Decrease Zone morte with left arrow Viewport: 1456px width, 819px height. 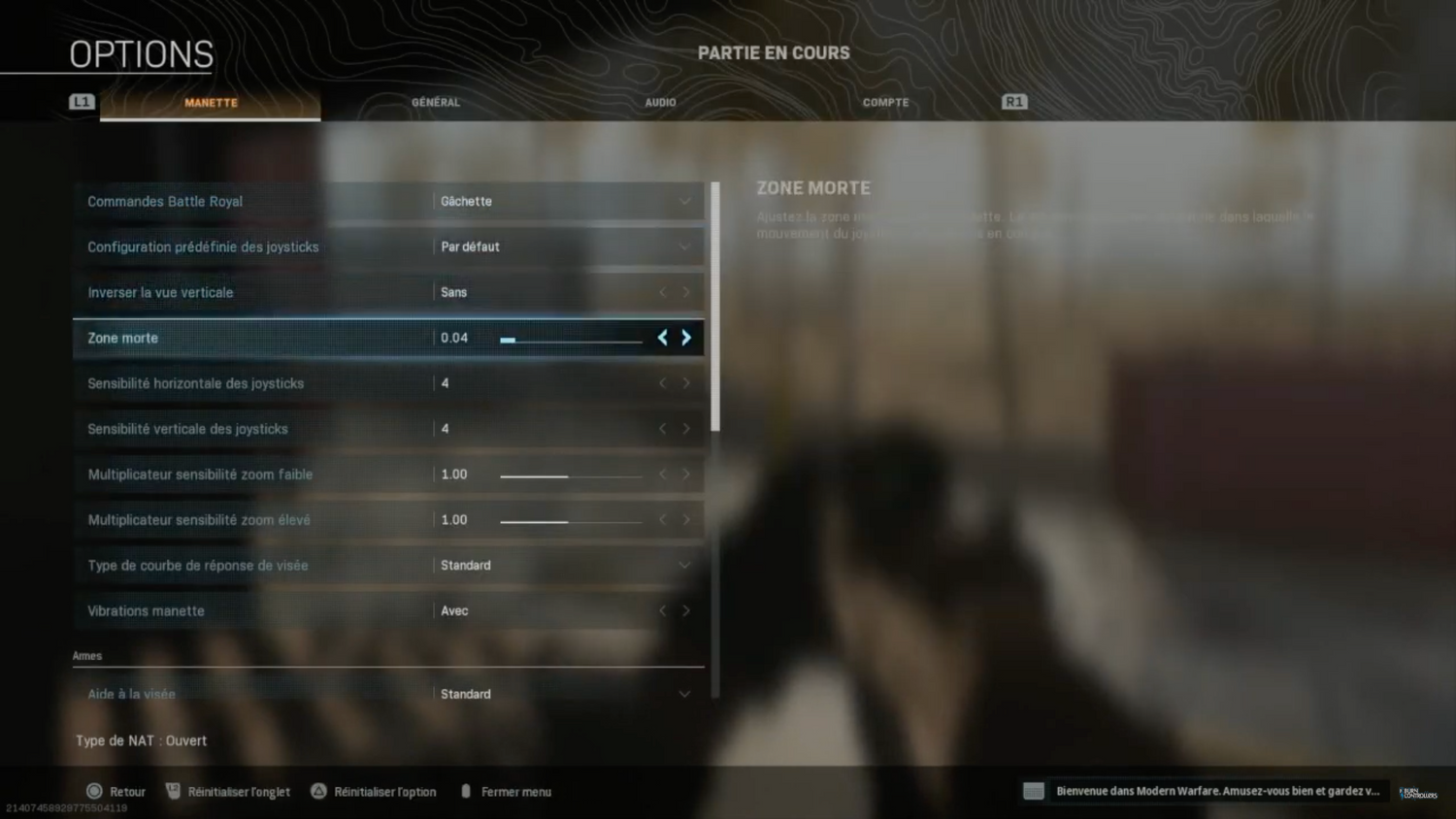click(663, 338)
